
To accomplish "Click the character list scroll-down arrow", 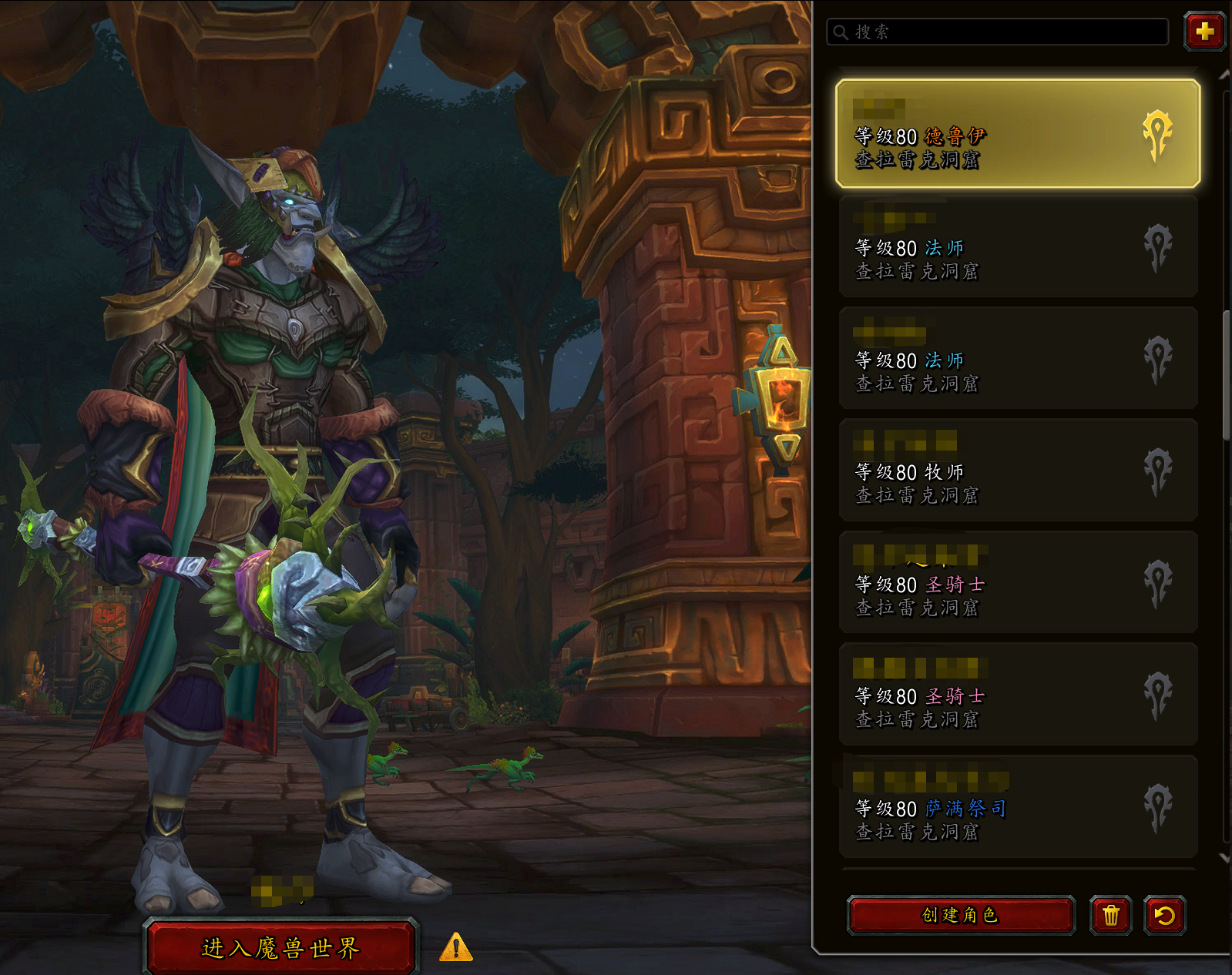I will click(1224, 857).
